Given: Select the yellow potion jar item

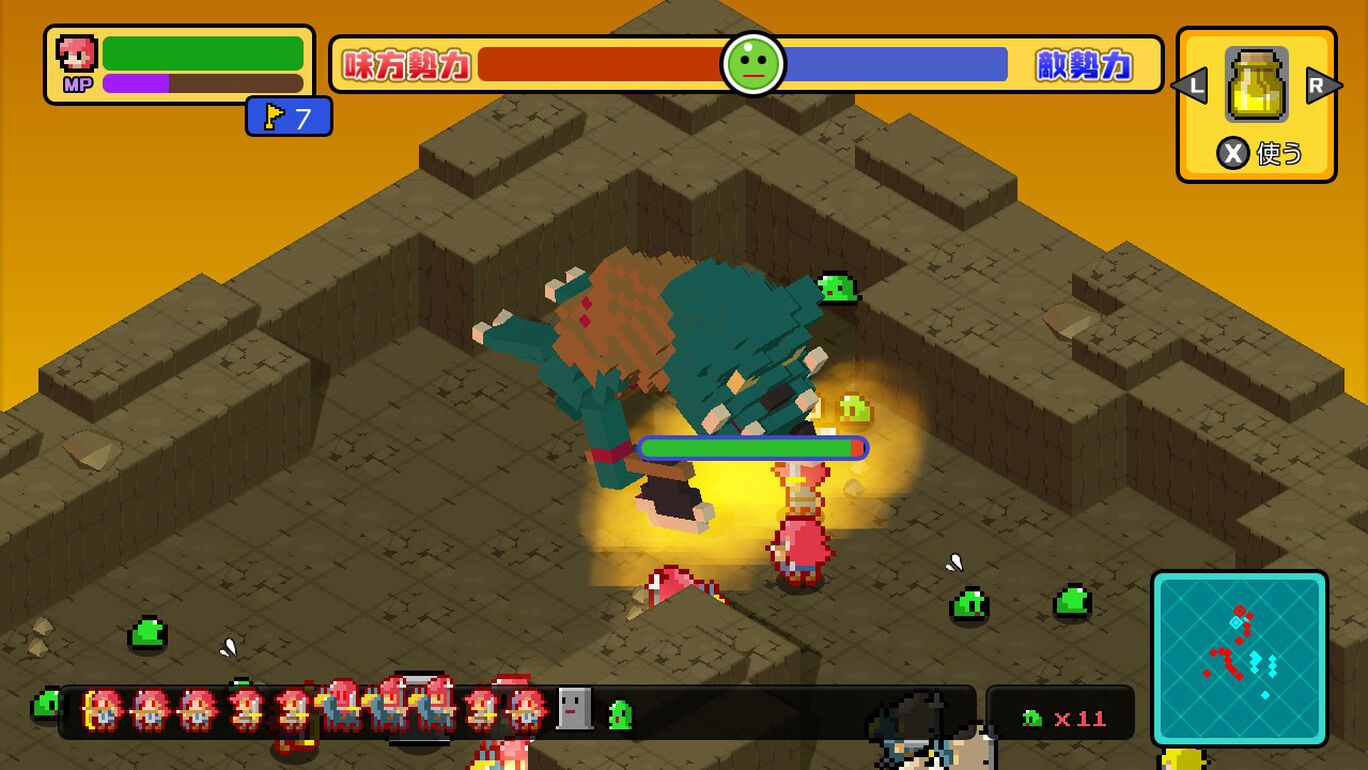Looking at the screenshot, I should [x=1256, y=85].
